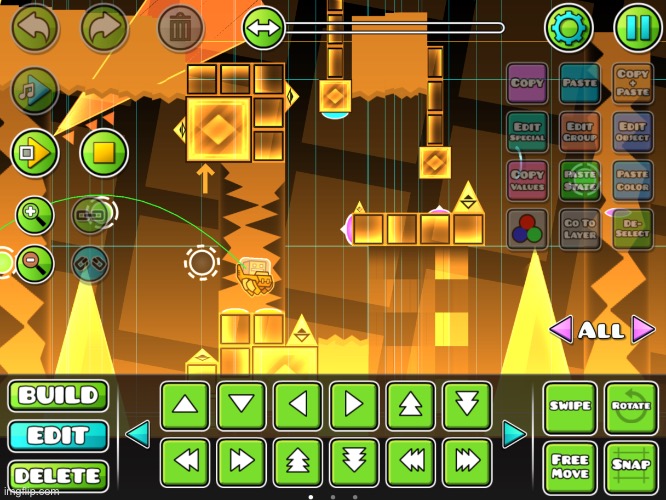Open the color channels button with RGB circles
Viewport: 666px width, 500px height.
click(x=527, y=228)
